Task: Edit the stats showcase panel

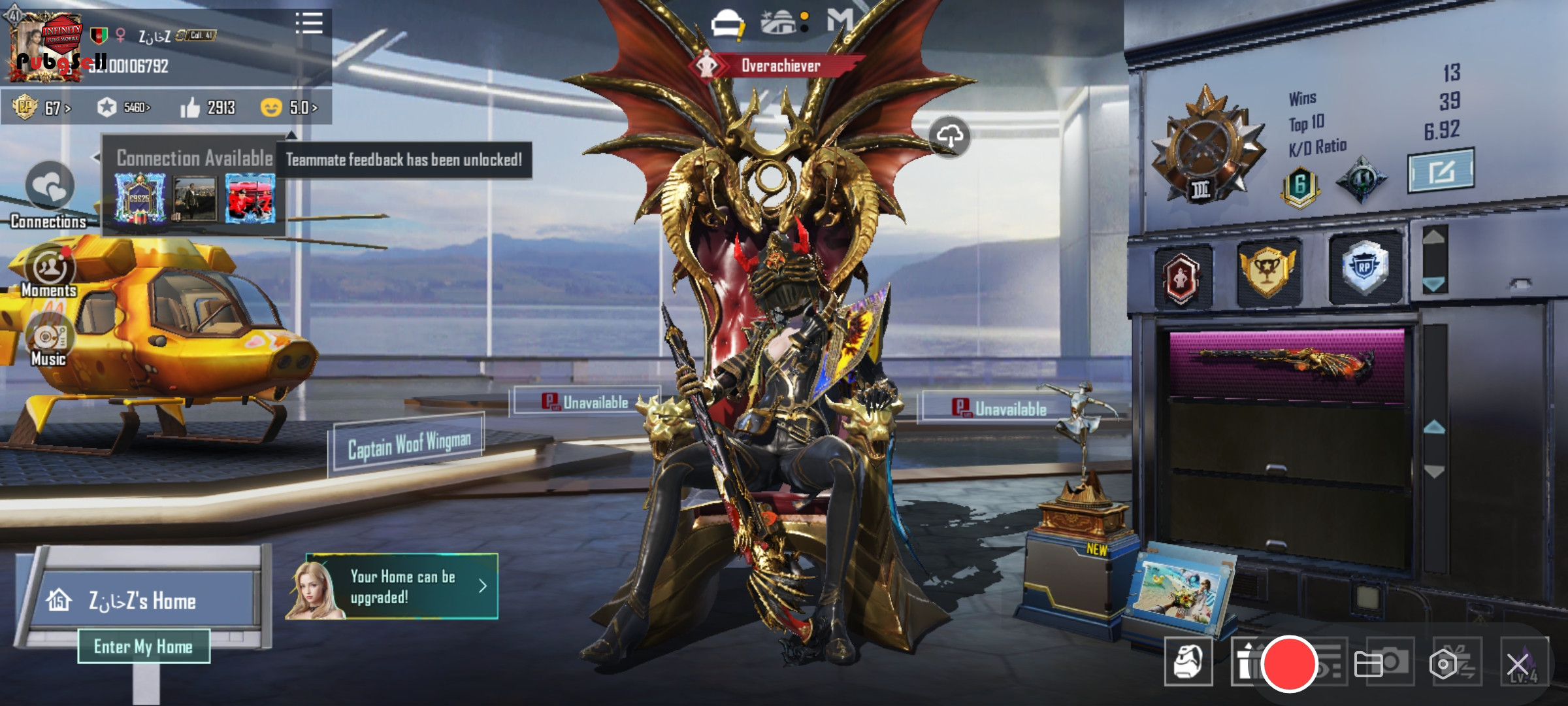Action: coord(1440,171)
